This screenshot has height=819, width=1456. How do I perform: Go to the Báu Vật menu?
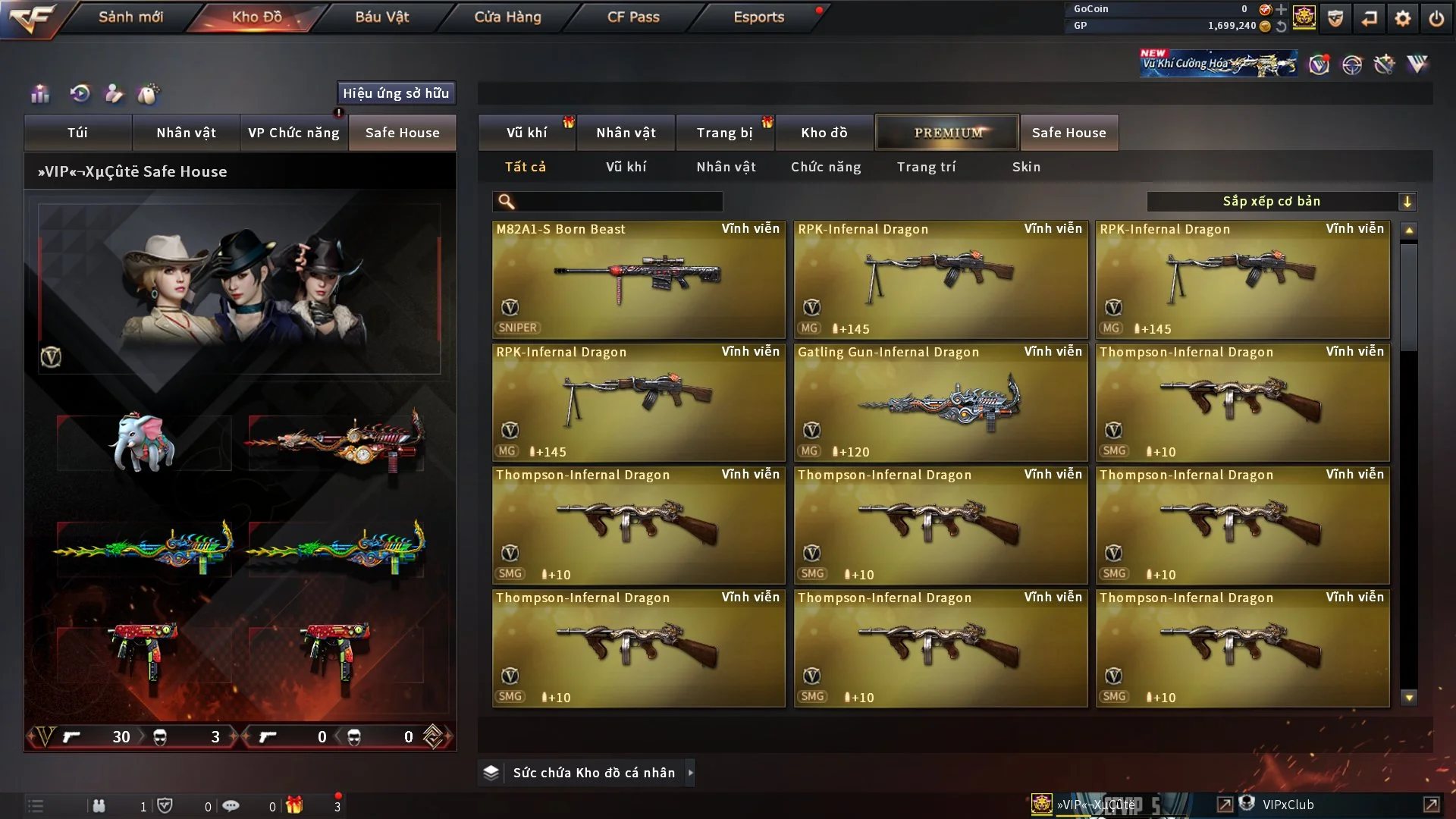(381, 17)
